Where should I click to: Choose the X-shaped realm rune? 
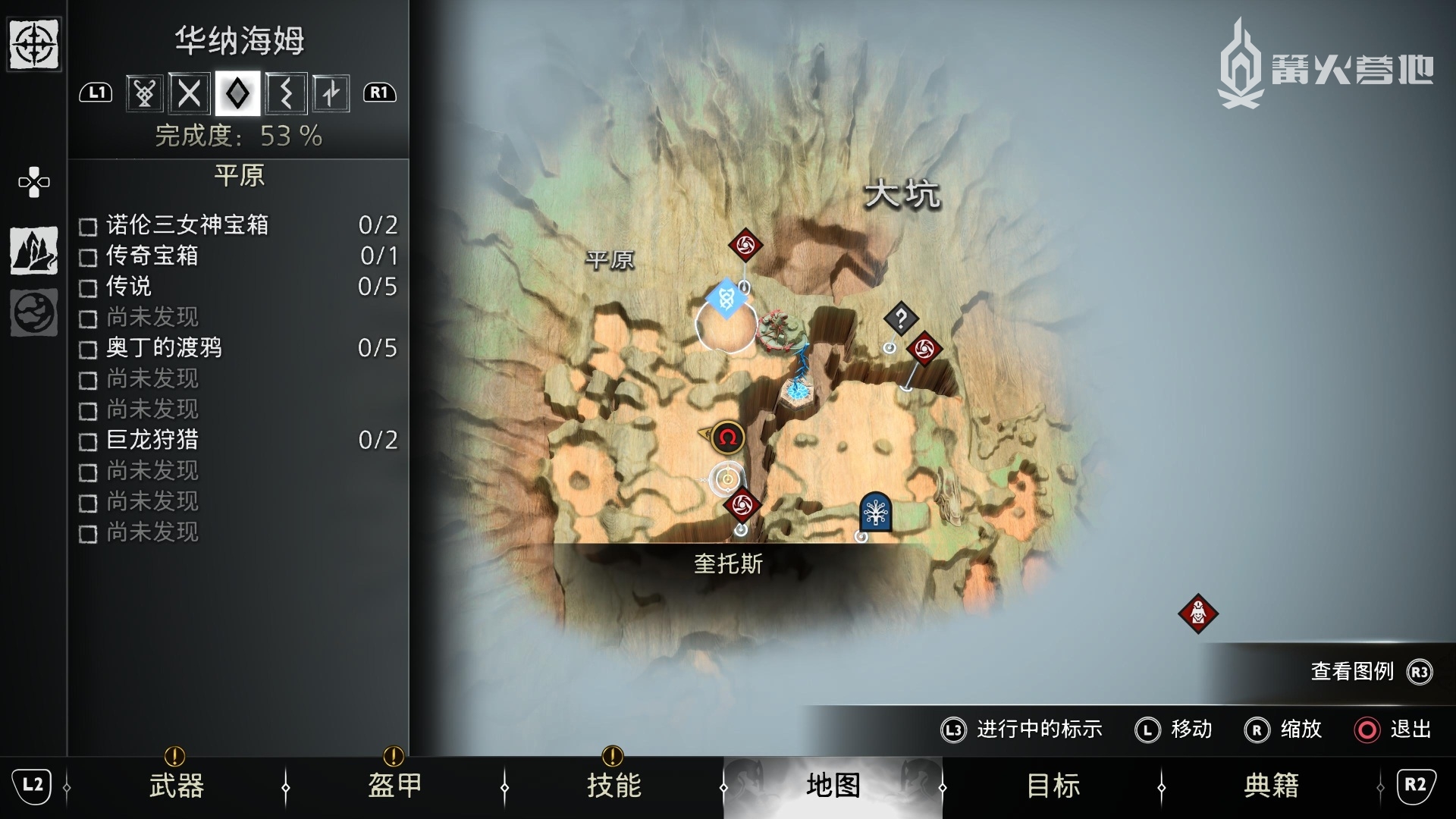pos(190,93)
